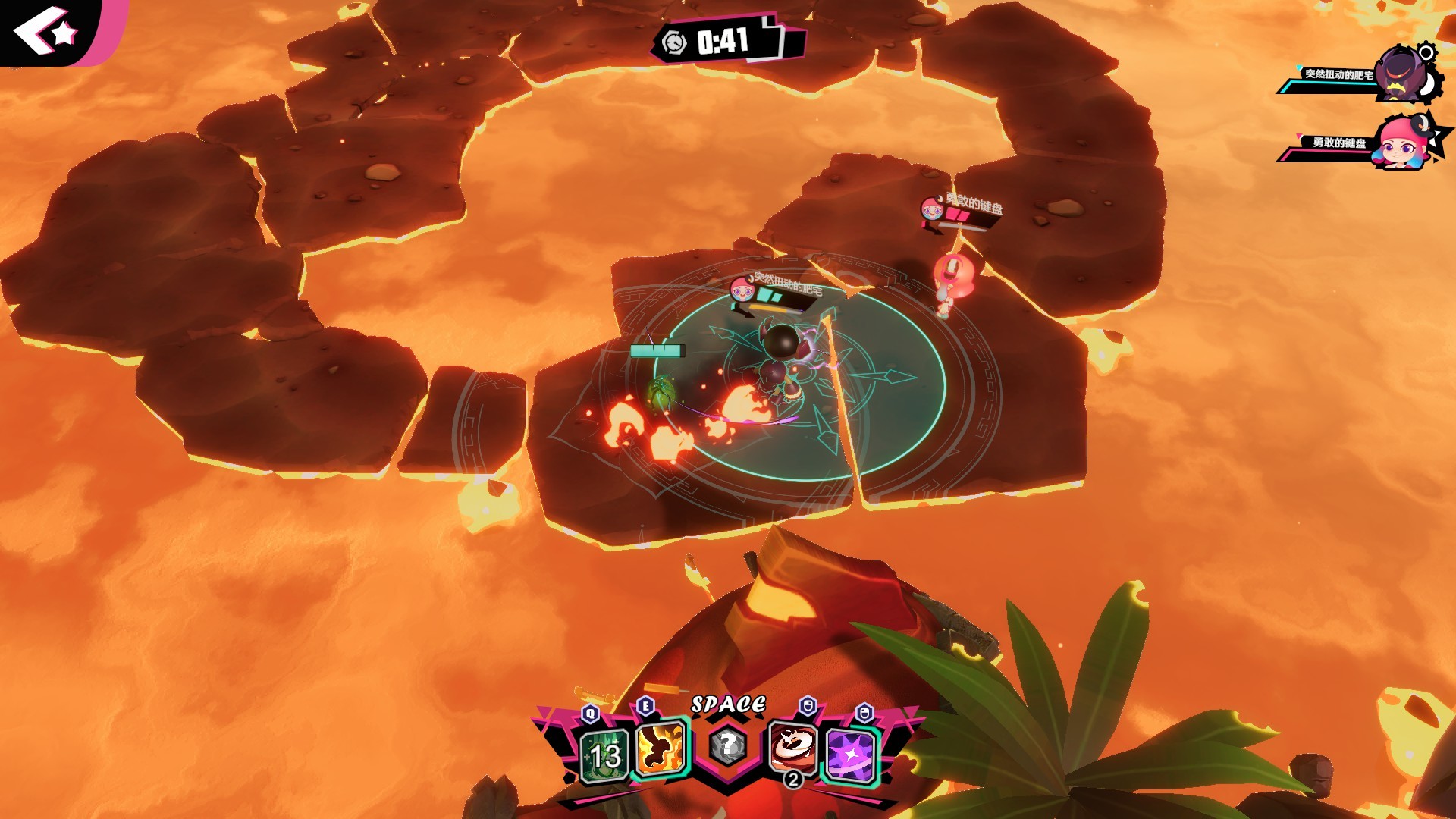1456x819 pixels.
Task: Click the moon emblem beside 突然扭动的肥宅 portrait
Action: [x=1427, y=86]
